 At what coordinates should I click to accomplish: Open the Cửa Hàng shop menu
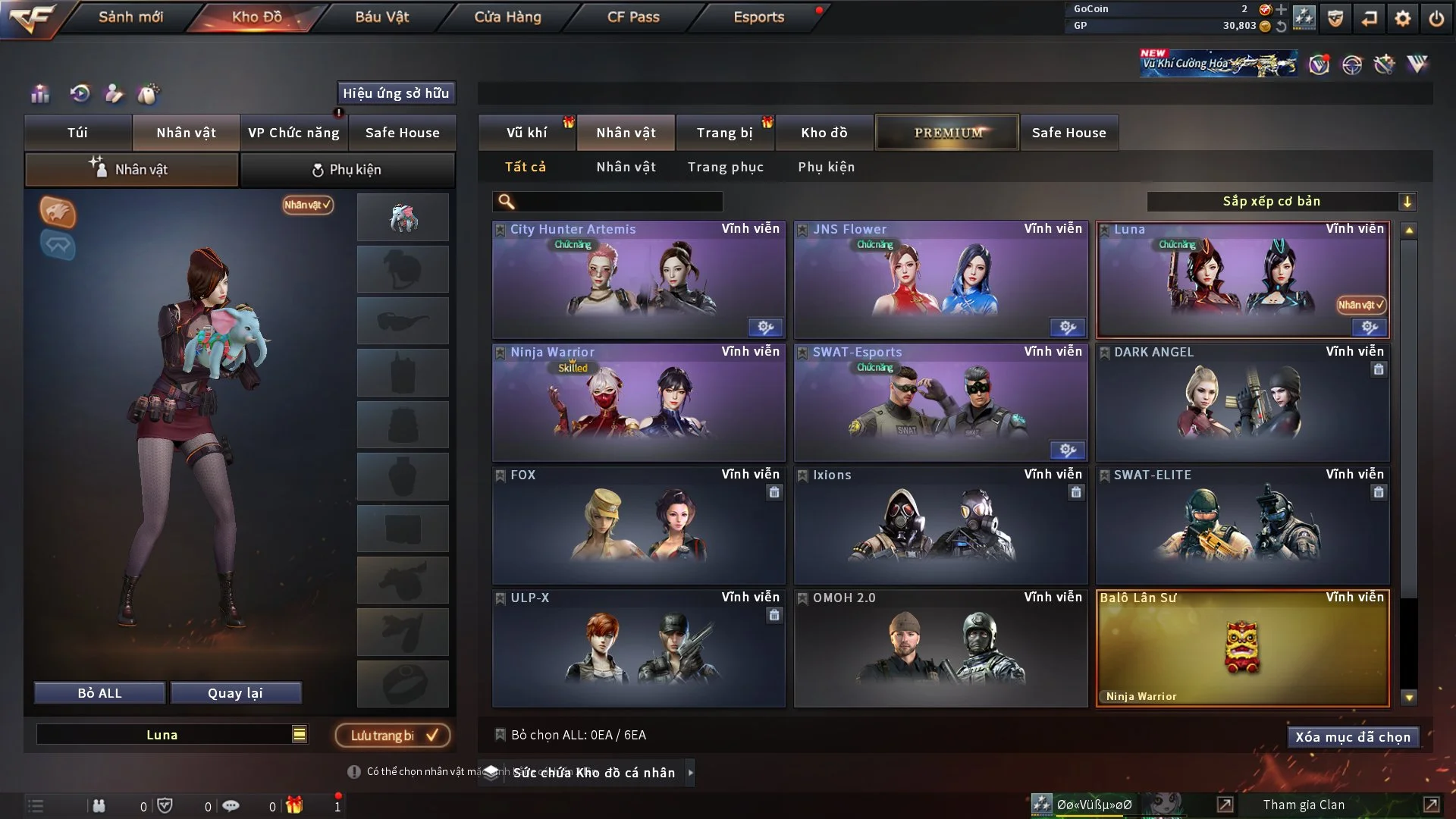tap(507, 17)
